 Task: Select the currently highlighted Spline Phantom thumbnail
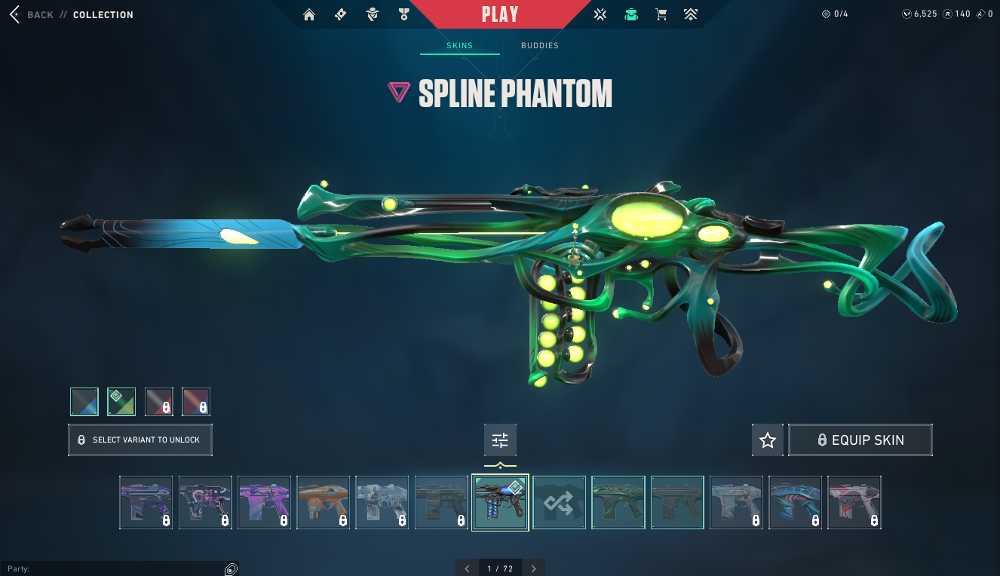500,502
